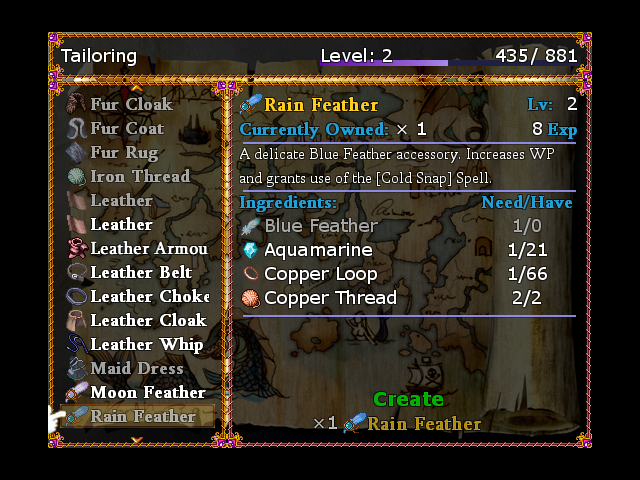
Task: Select the Leather Belt entry
Action: 141,272
